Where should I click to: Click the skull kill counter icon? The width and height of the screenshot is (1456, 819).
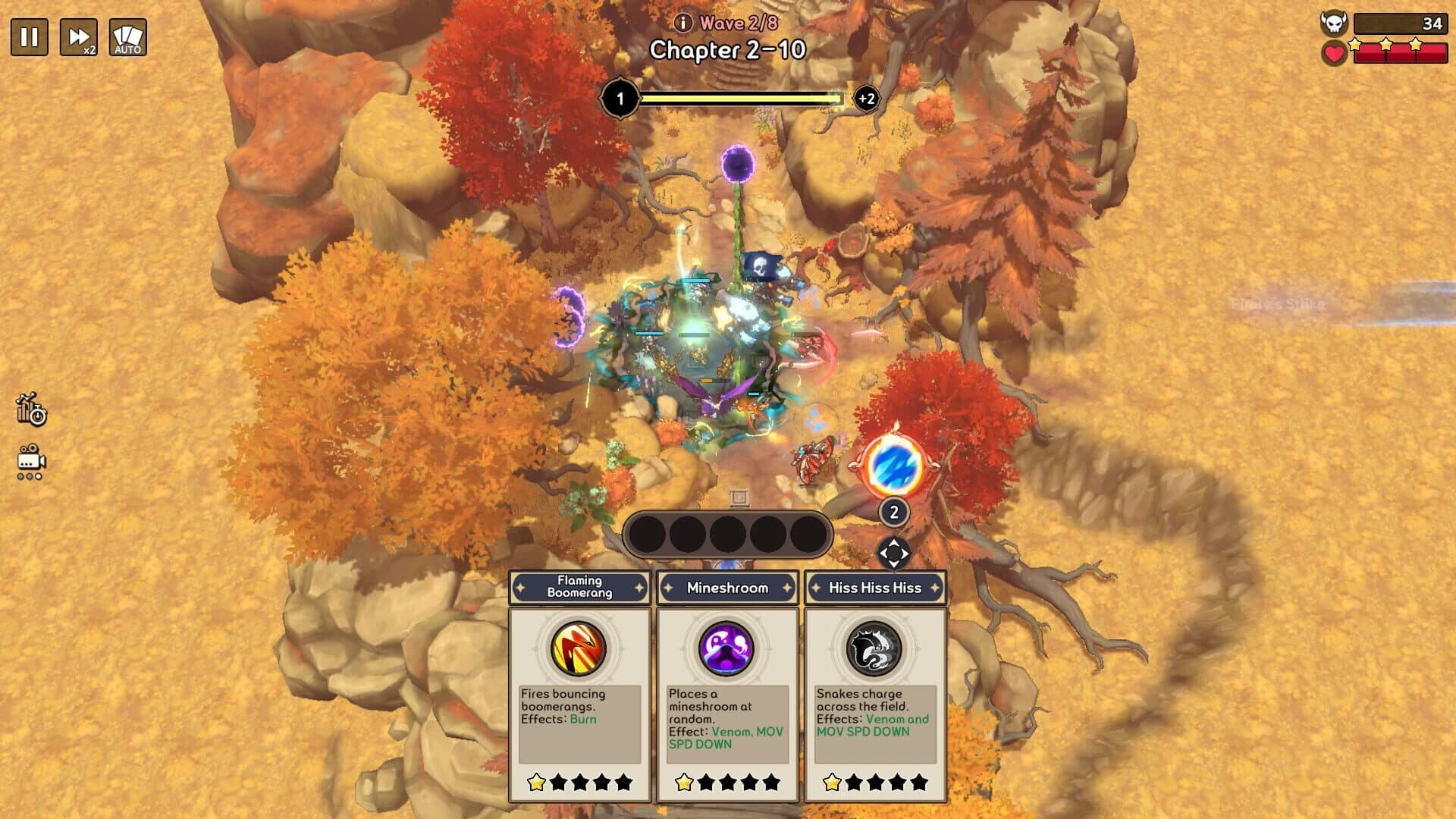(1335, 24)
